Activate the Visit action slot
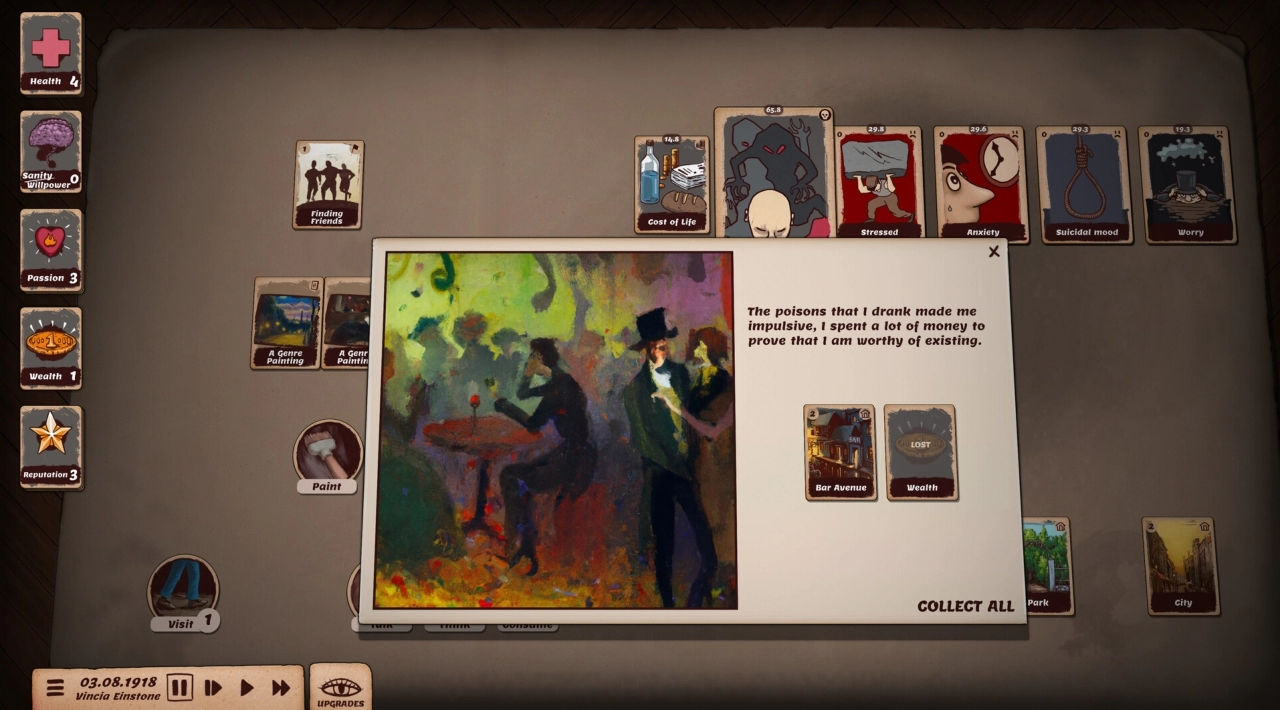 [x=182, y=590]
